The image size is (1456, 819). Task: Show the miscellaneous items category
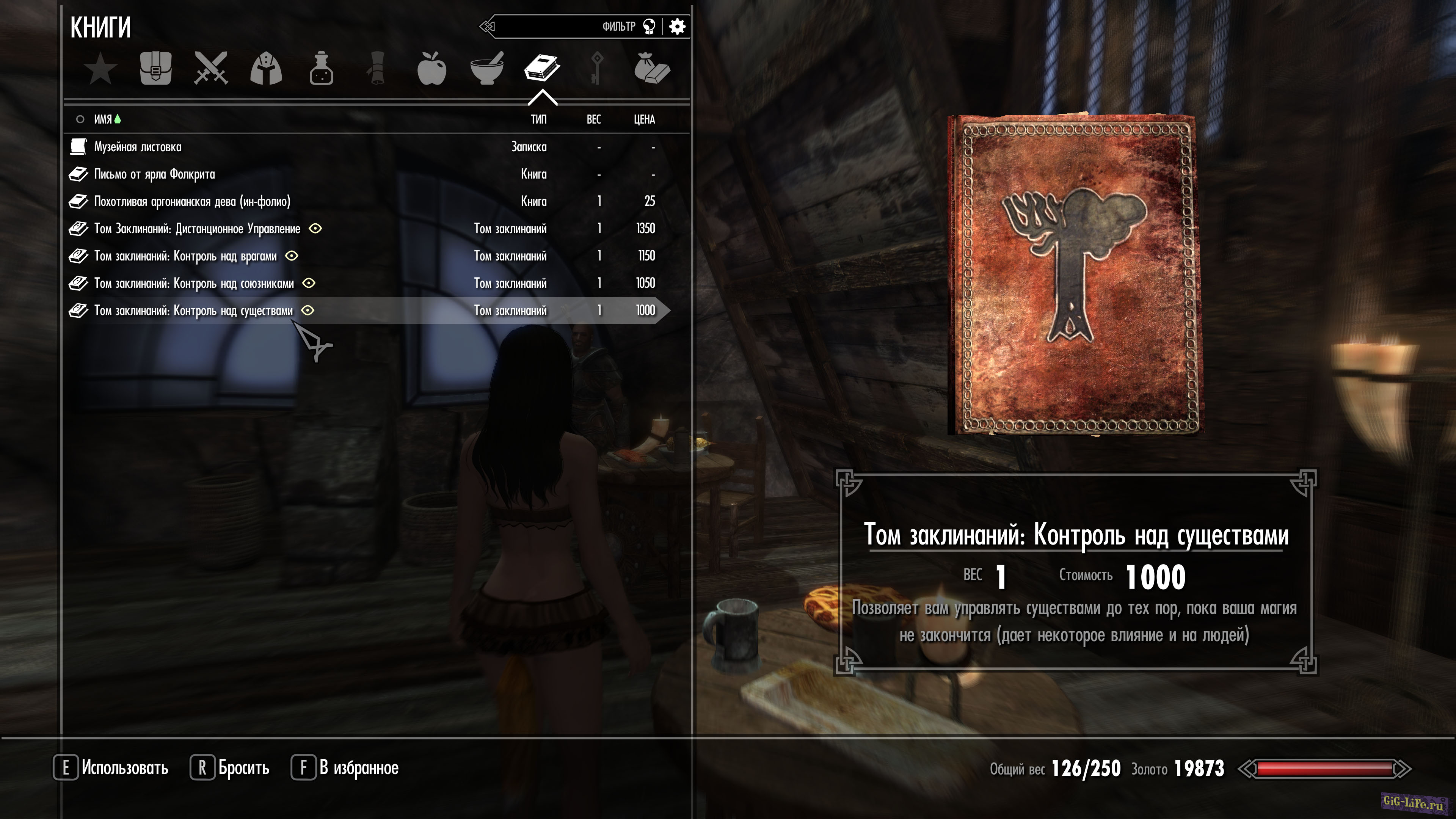tap(652, 69)
